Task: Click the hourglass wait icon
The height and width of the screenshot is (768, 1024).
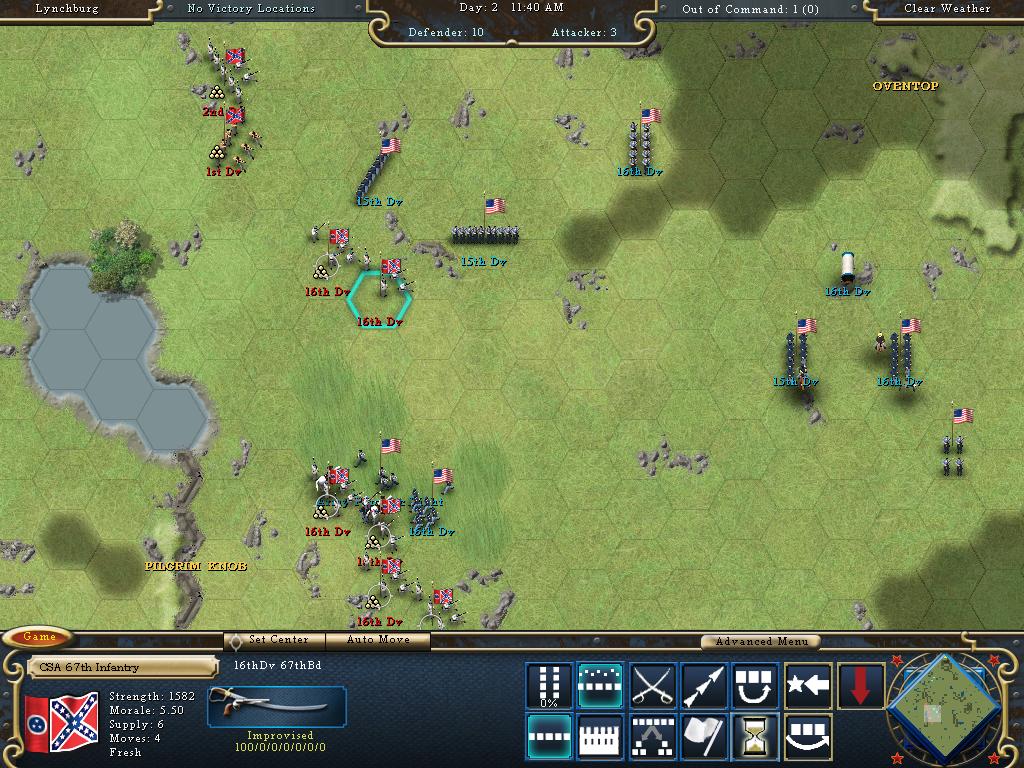Action: [756, 737]
